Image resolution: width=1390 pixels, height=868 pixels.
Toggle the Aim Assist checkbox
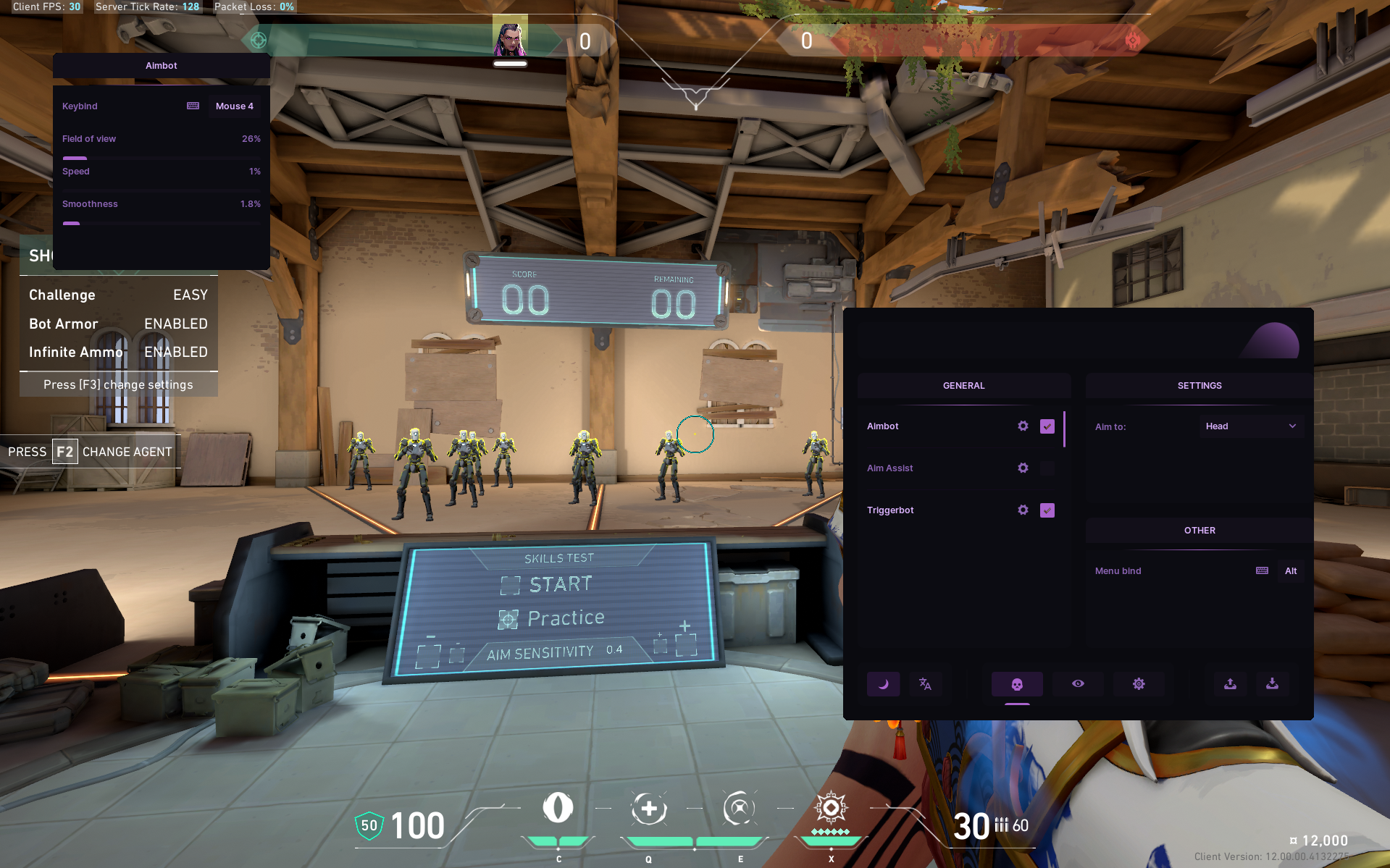click(x=1047, y=468)
